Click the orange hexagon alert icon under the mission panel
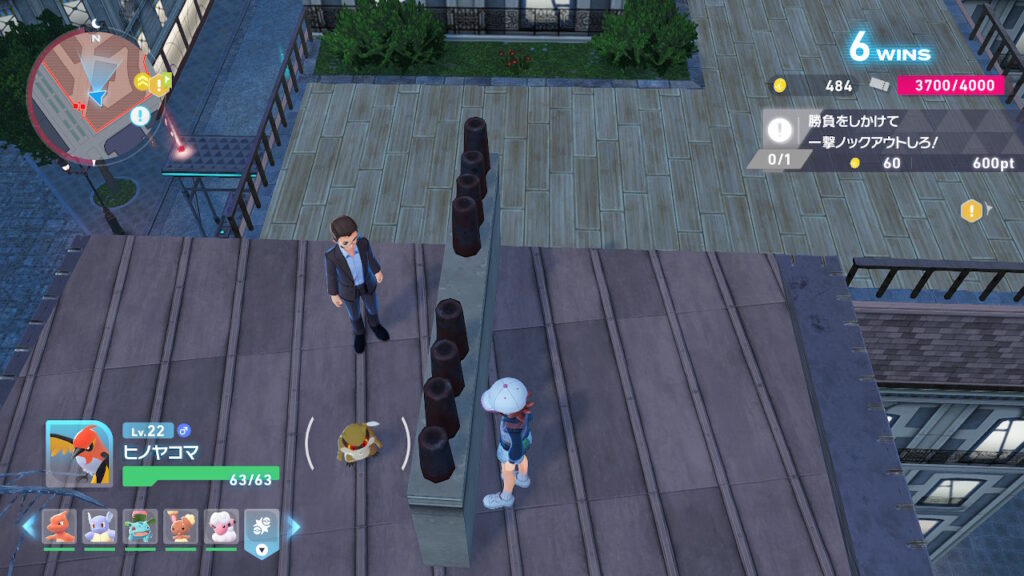Screen dimensions: 1024x576 click(x=970, y=210)
